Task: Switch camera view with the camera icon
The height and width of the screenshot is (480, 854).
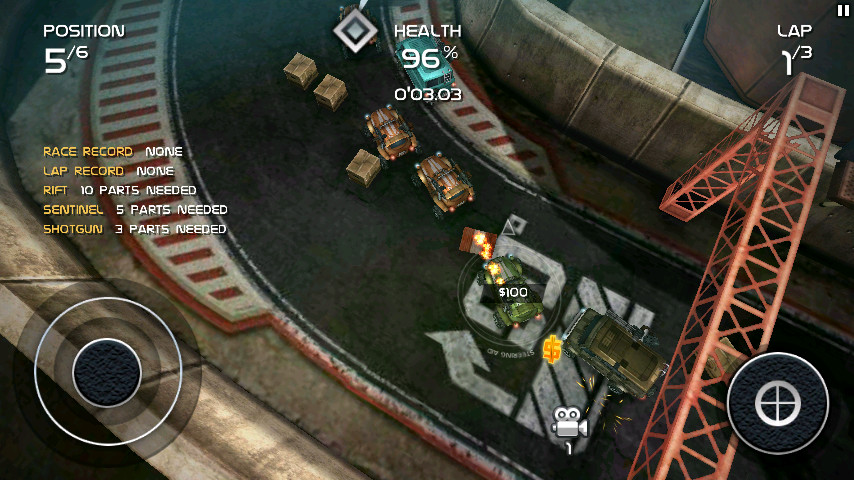Action: coord(568,424)
